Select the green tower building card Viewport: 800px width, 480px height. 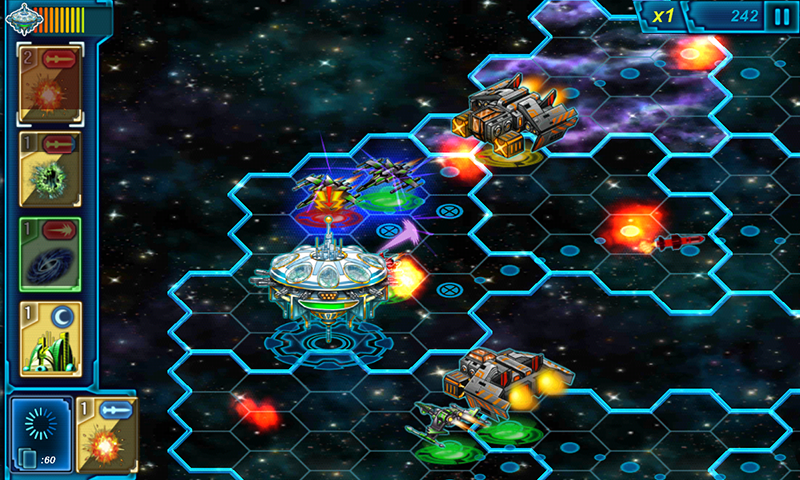[x=51, y=339]
